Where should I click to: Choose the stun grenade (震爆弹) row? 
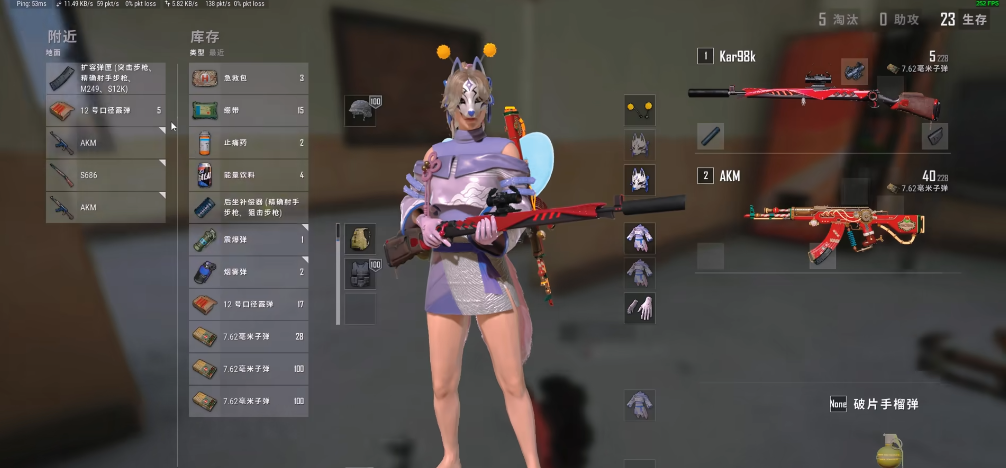coord(248,239)
